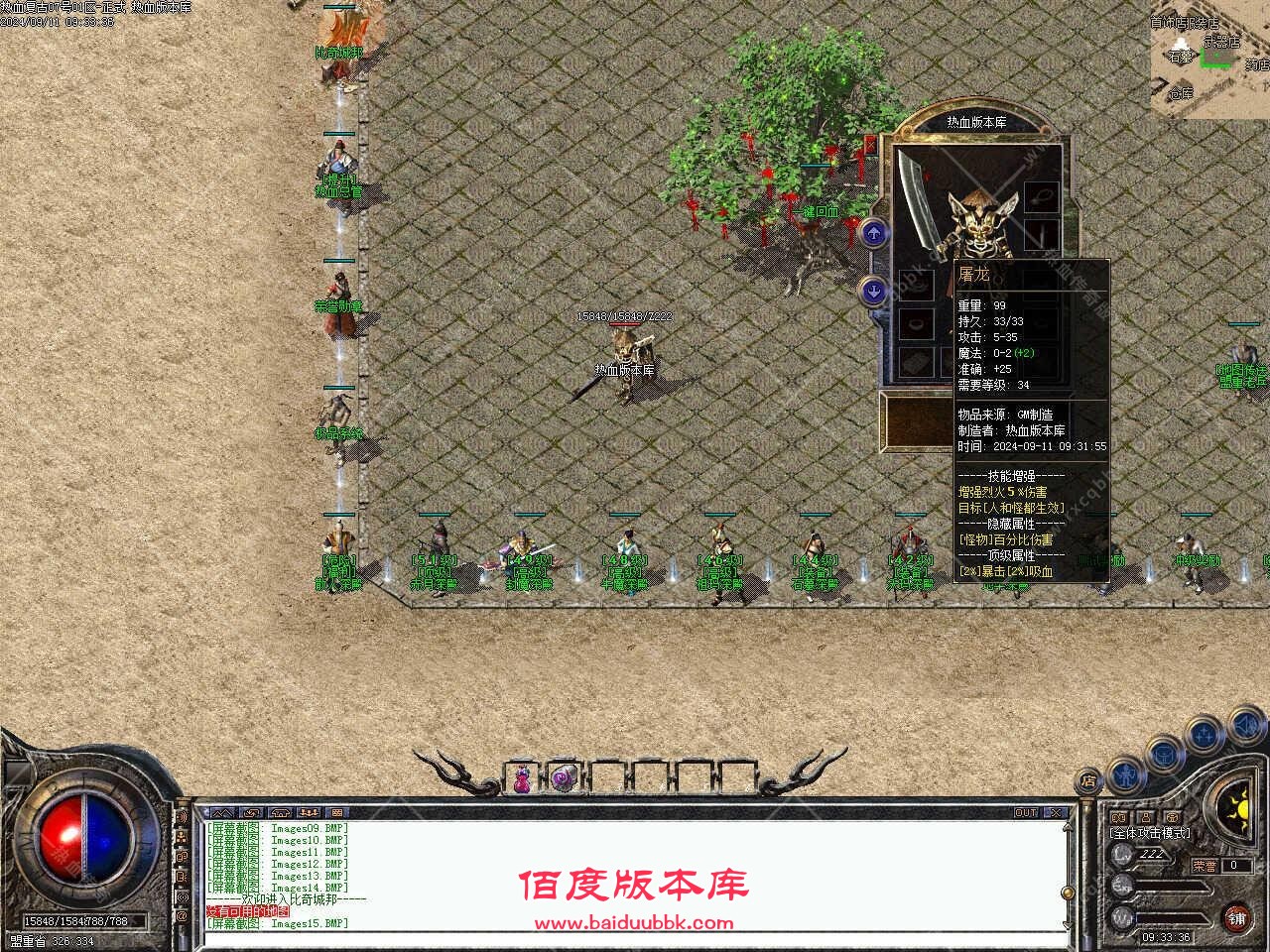This screenshot has width=1270, height=952.
Task: Click the warrior figure round menu icon
Action: coord(1127,777)
